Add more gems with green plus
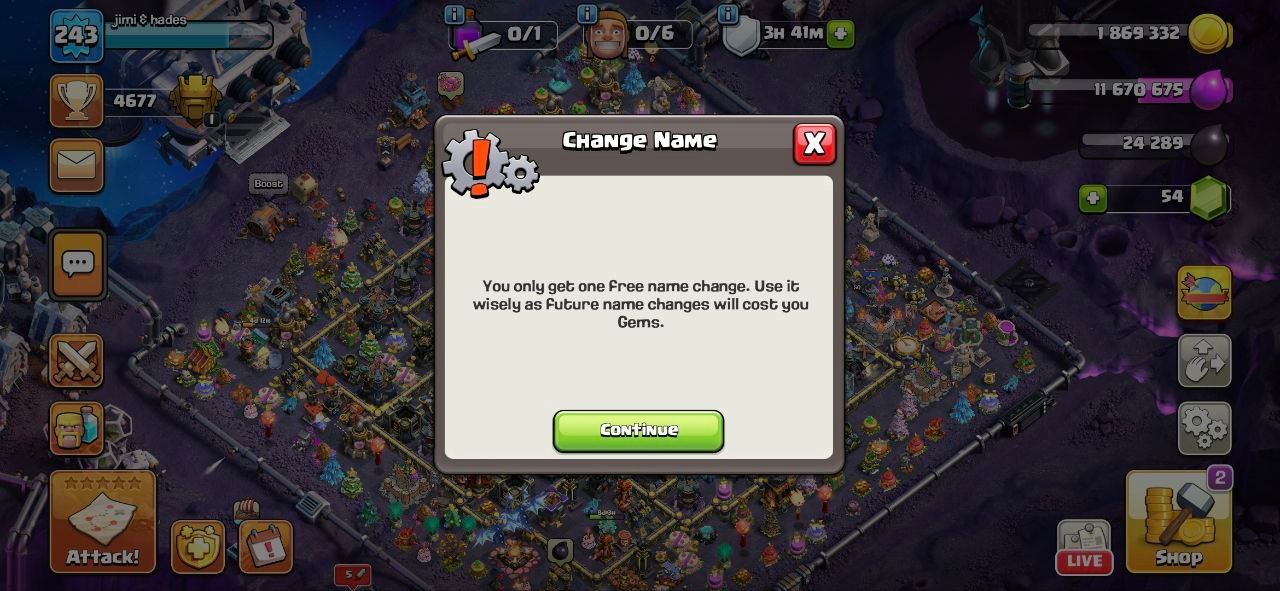The image size is (1280, 591). (1093, 198)
